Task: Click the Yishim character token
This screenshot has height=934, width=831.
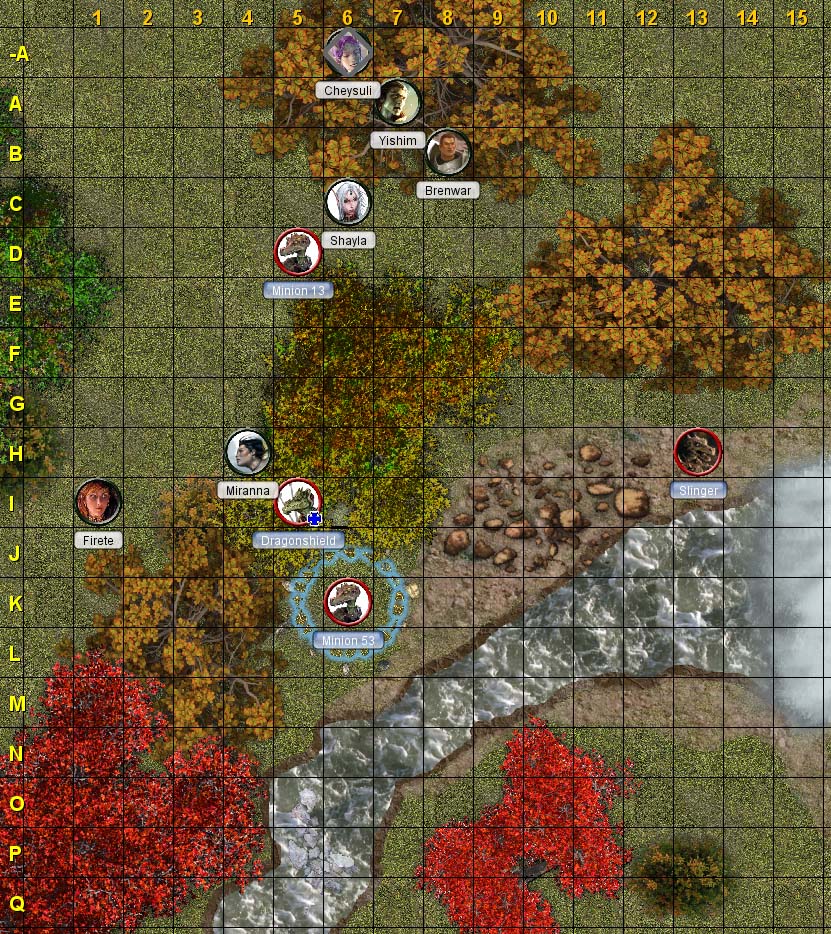Action: 398,102
